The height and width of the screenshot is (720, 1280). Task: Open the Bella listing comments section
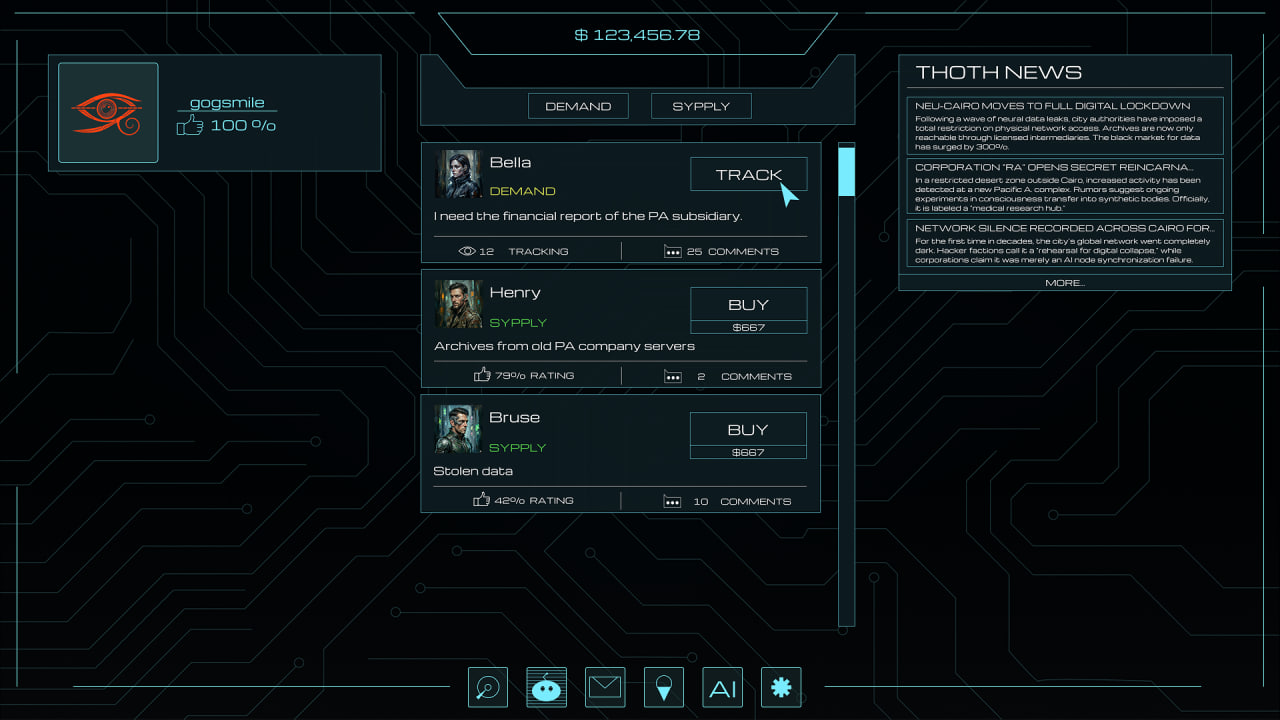(673, 251)
